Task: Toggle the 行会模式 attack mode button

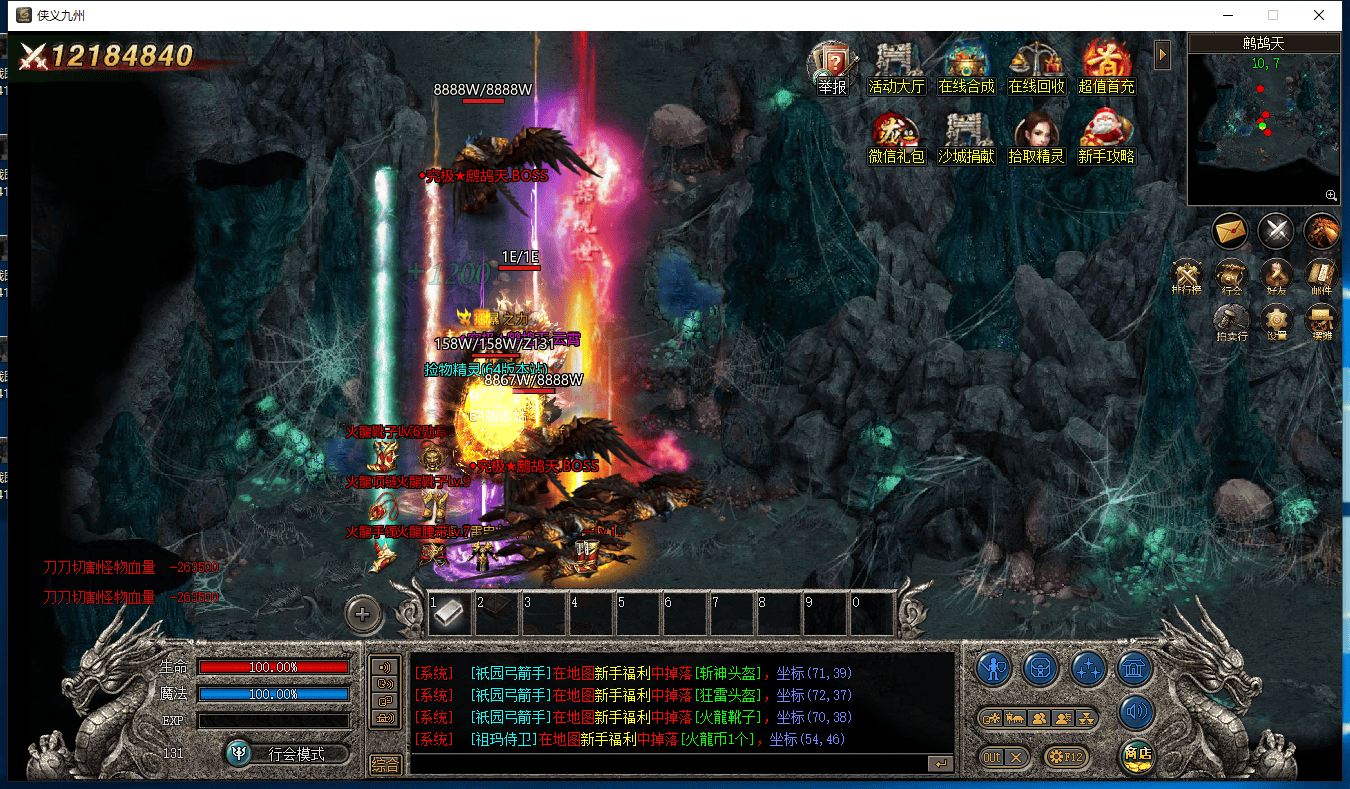Action: click(288, 753)
